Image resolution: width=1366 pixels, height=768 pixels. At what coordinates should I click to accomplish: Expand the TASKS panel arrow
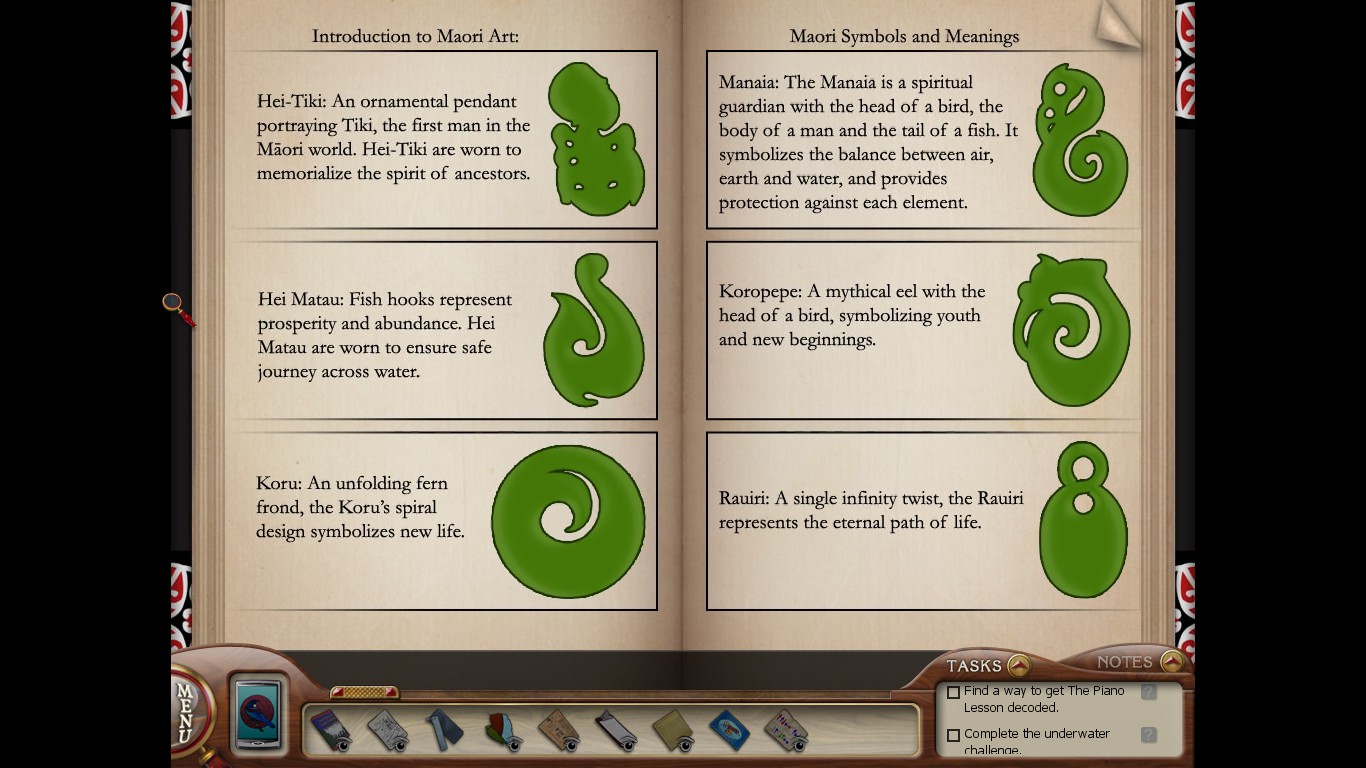click(x=1018, y=665)
